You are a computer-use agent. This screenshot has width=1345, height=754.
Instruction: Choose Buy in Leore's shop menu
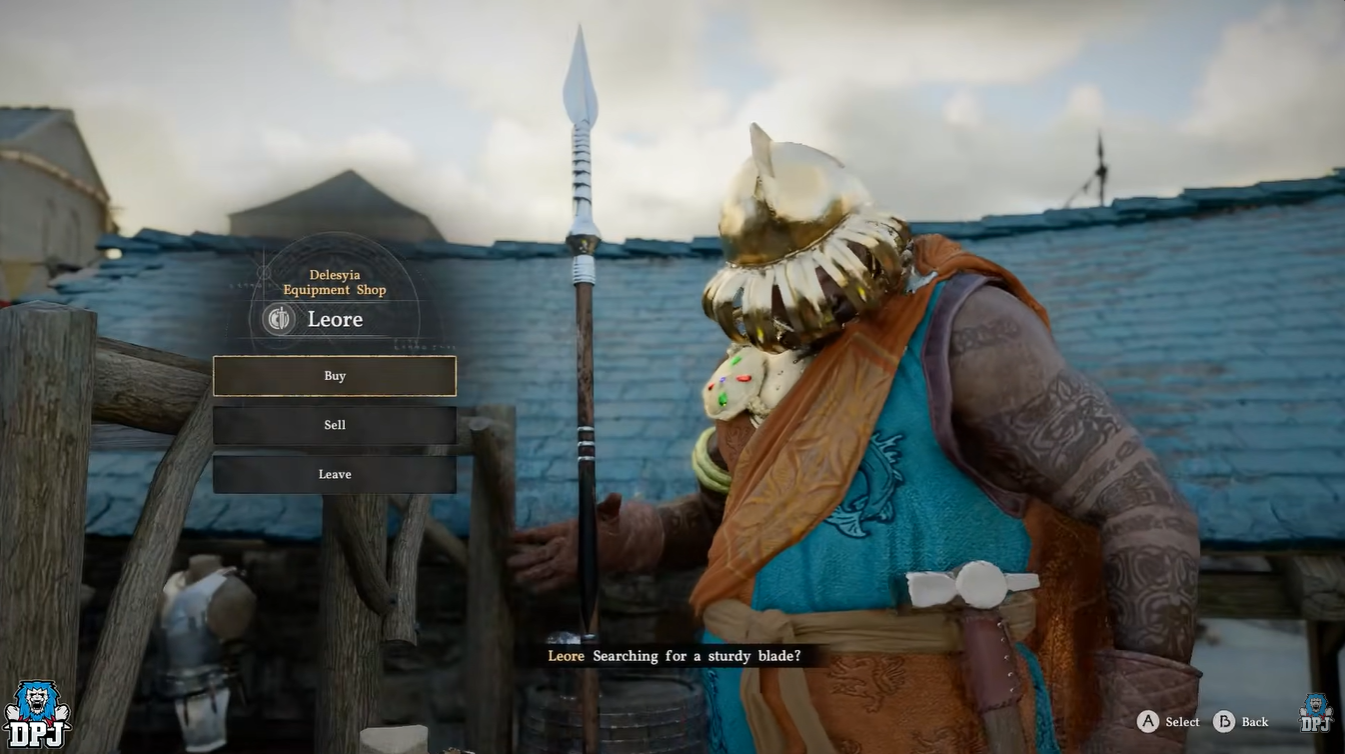click(334, 376)
